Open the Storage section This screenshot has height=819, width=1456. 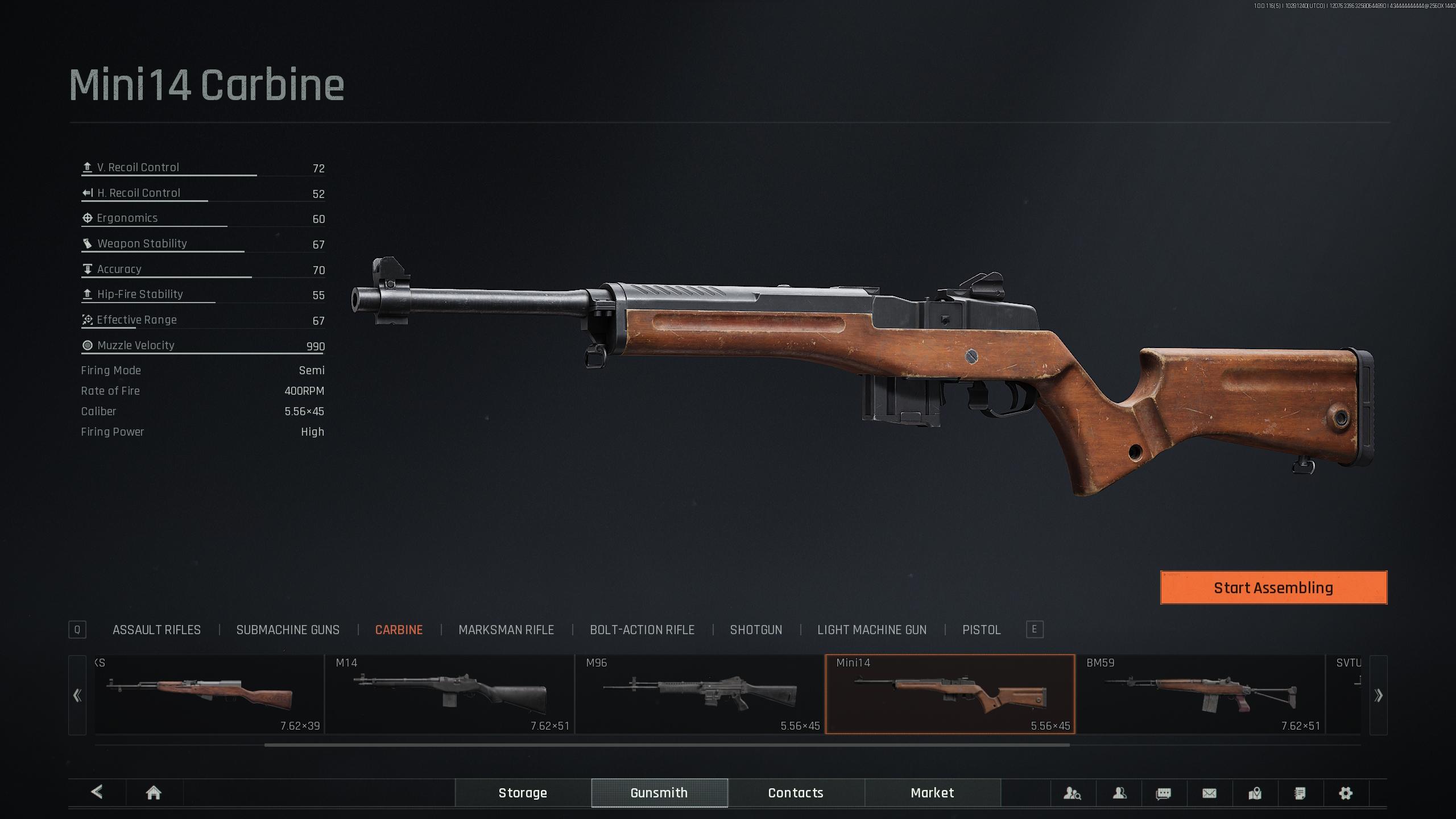(523, 793)
